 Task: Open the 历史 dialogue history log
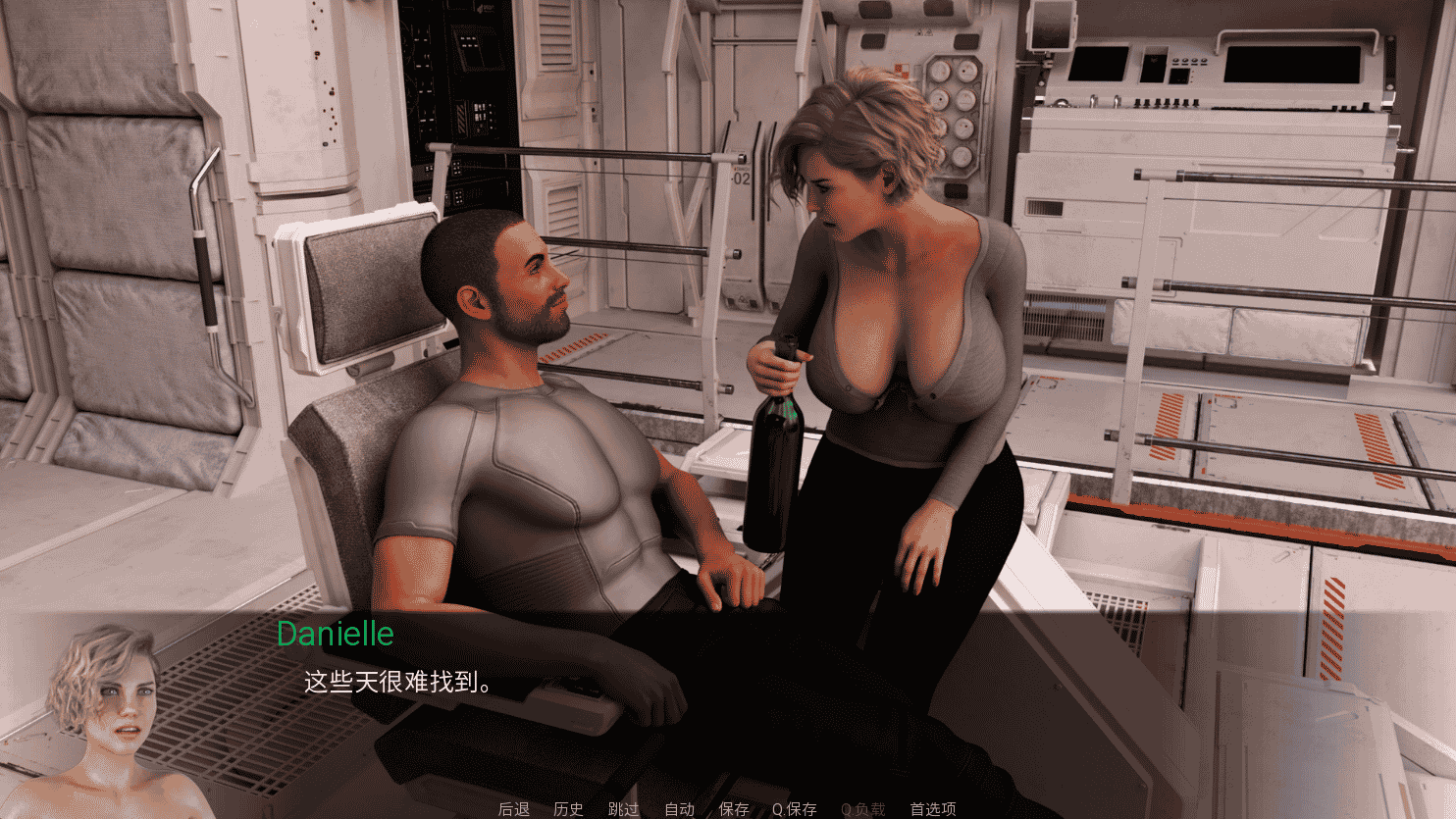coord(570,809)
